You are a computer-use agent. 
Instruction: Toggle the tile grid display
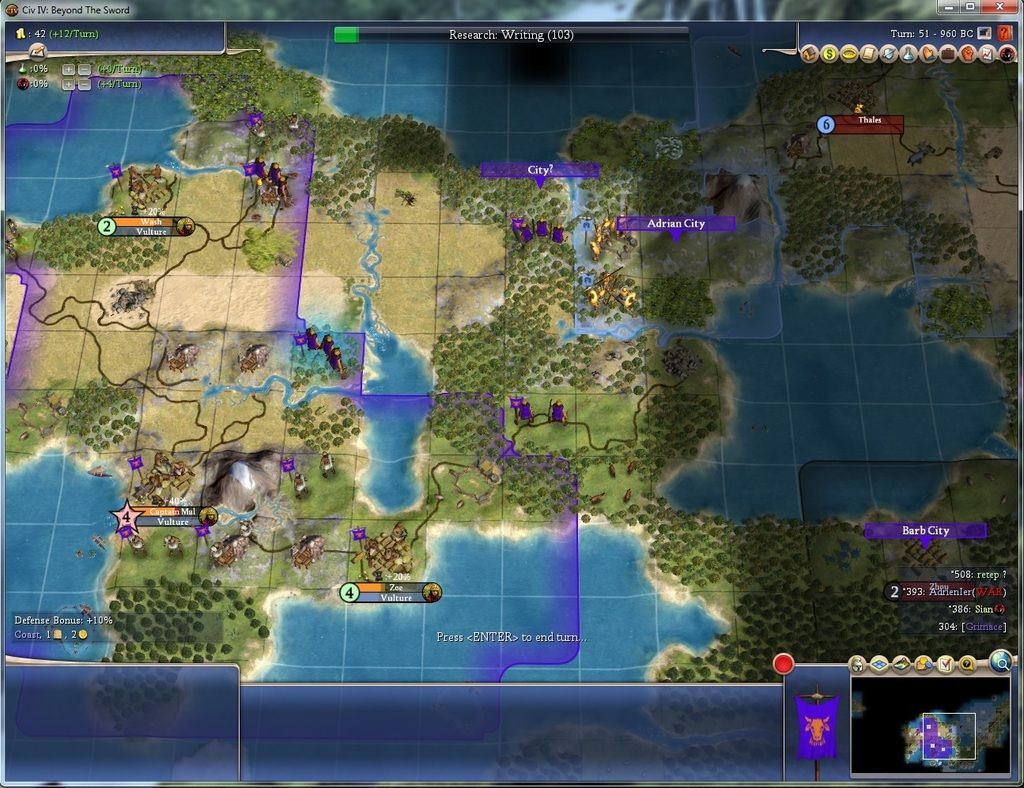click(879, 664)
